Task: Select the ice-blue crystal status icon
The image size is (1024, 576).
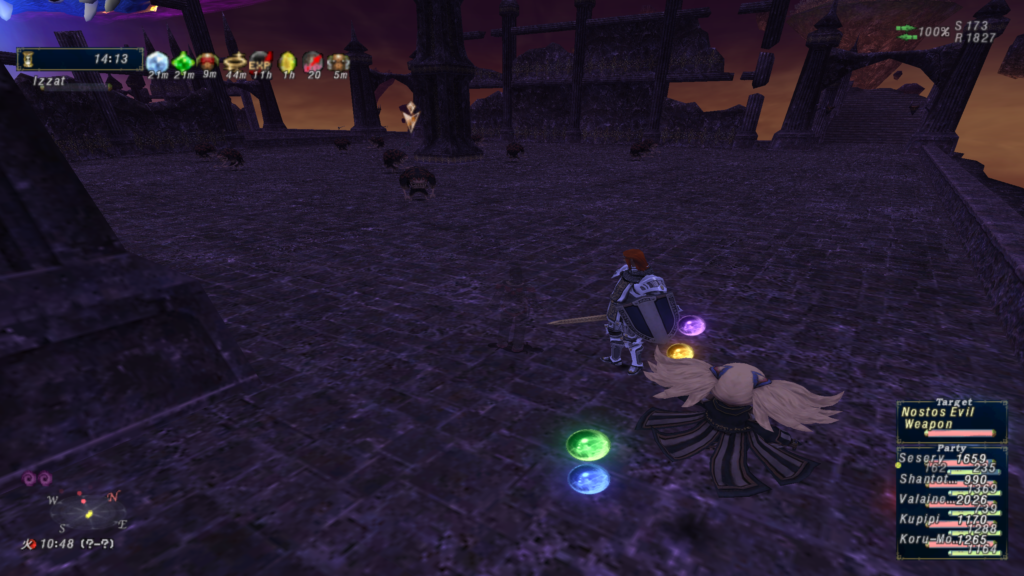Action: (157, 62)
